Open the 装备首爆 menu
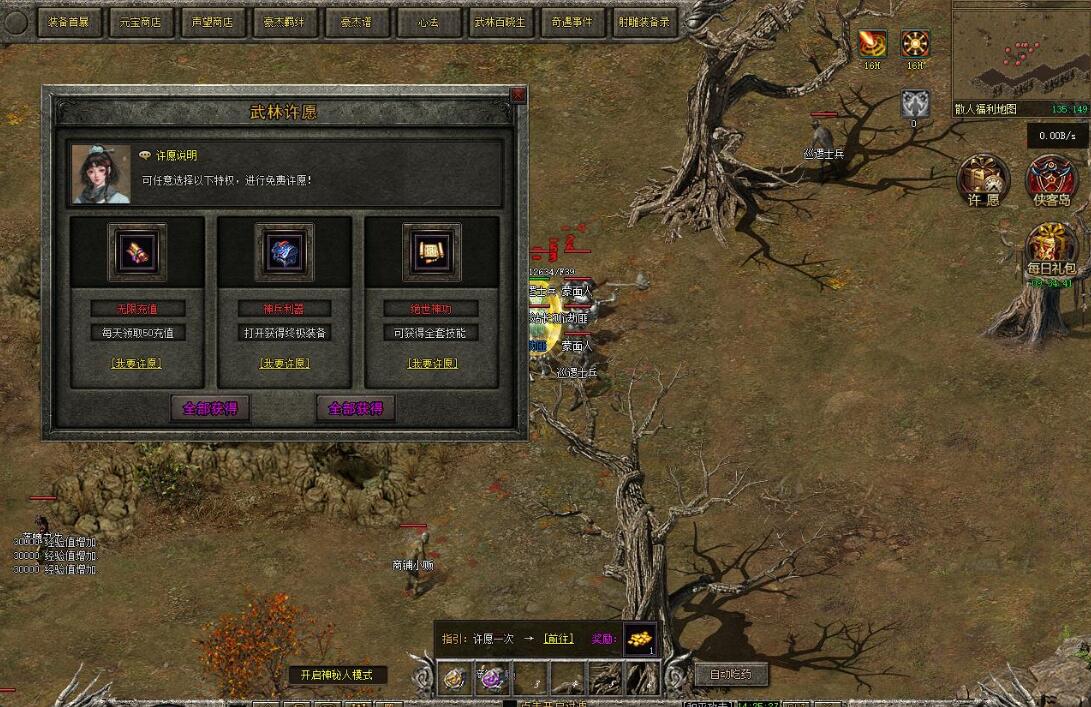Viewport: 1091px width, 707px height. point(68,22)
